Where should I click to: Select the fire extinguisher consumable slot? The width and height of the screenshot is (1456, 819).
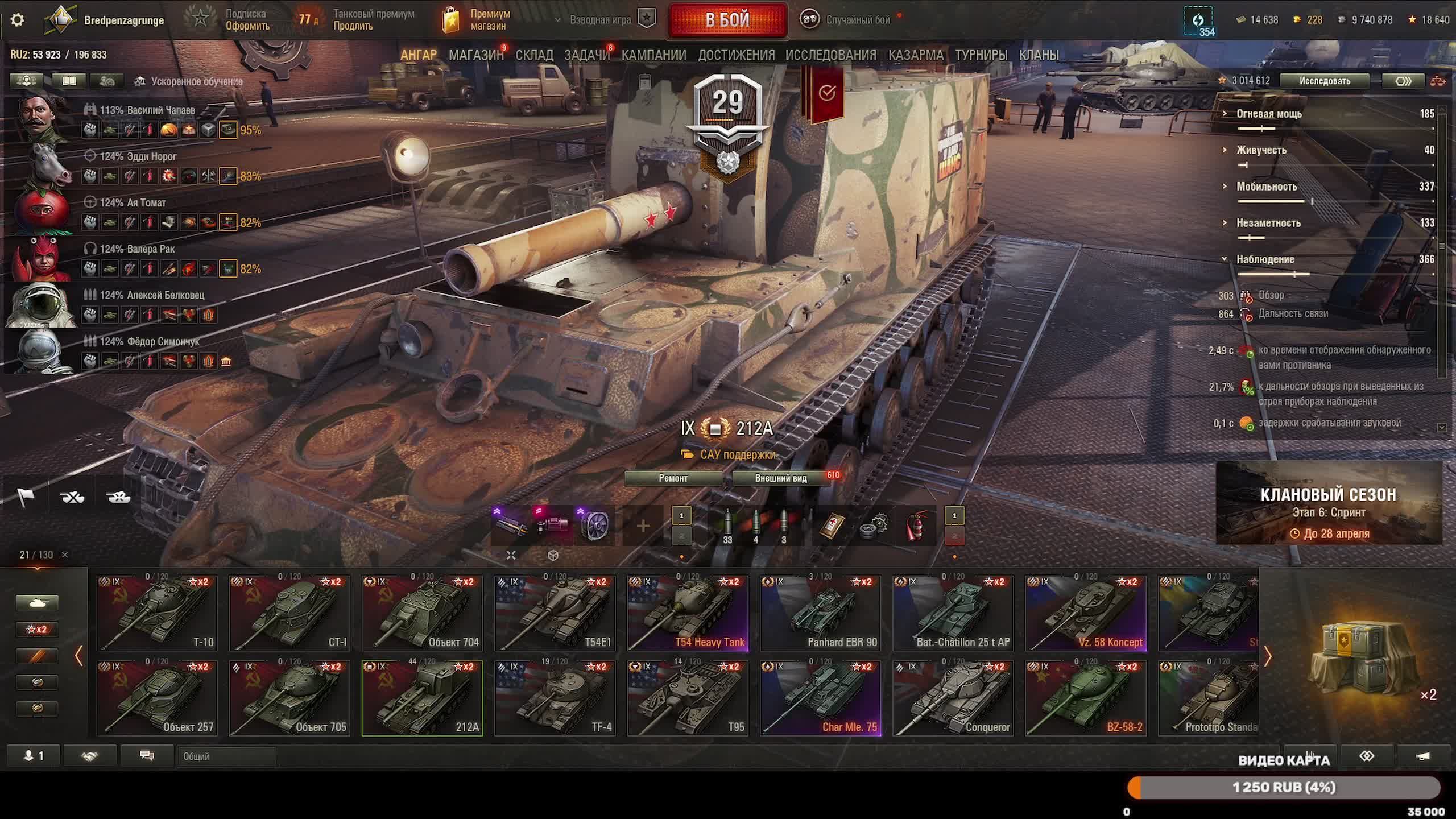(x=916, y=526)
